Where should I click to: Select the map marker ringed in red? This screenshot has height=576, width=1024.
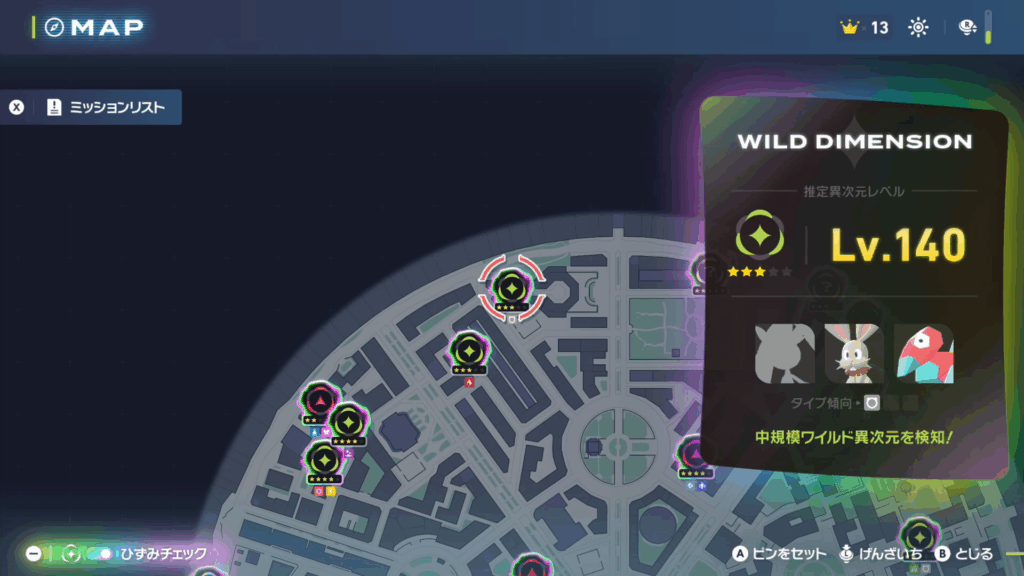click(x=511, y=287)
